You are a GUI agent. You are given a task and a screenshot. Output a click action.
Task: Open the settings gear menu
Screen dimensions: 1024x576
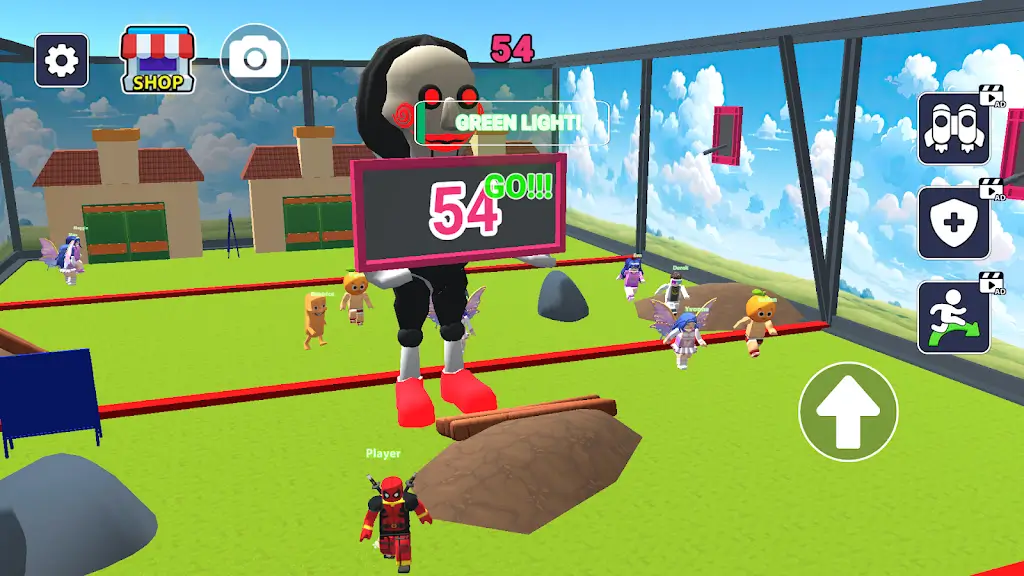click(x=61, y=61)
